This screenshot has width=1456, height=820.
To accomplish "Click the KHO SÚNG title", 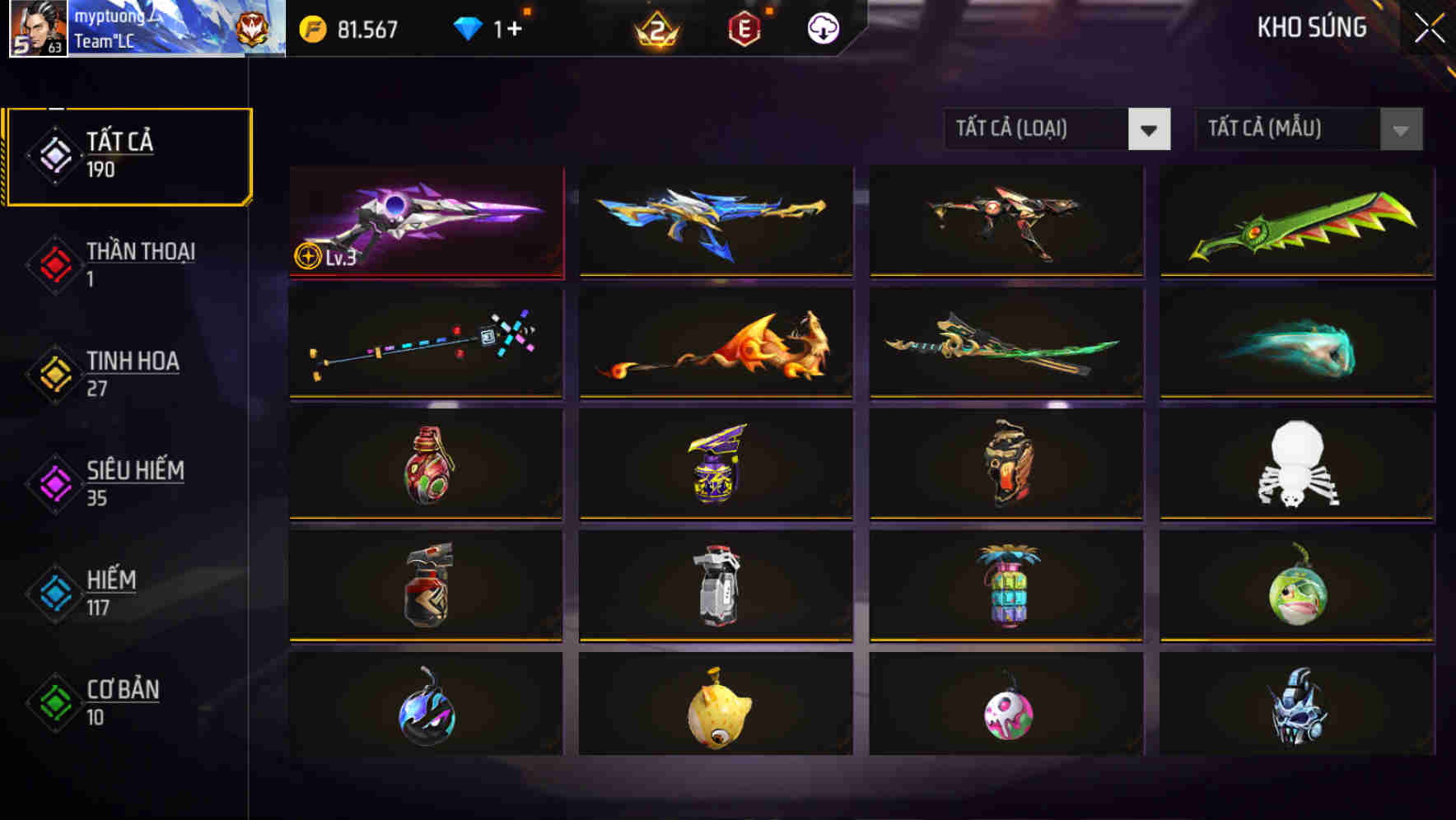I will click(1313, 27).
